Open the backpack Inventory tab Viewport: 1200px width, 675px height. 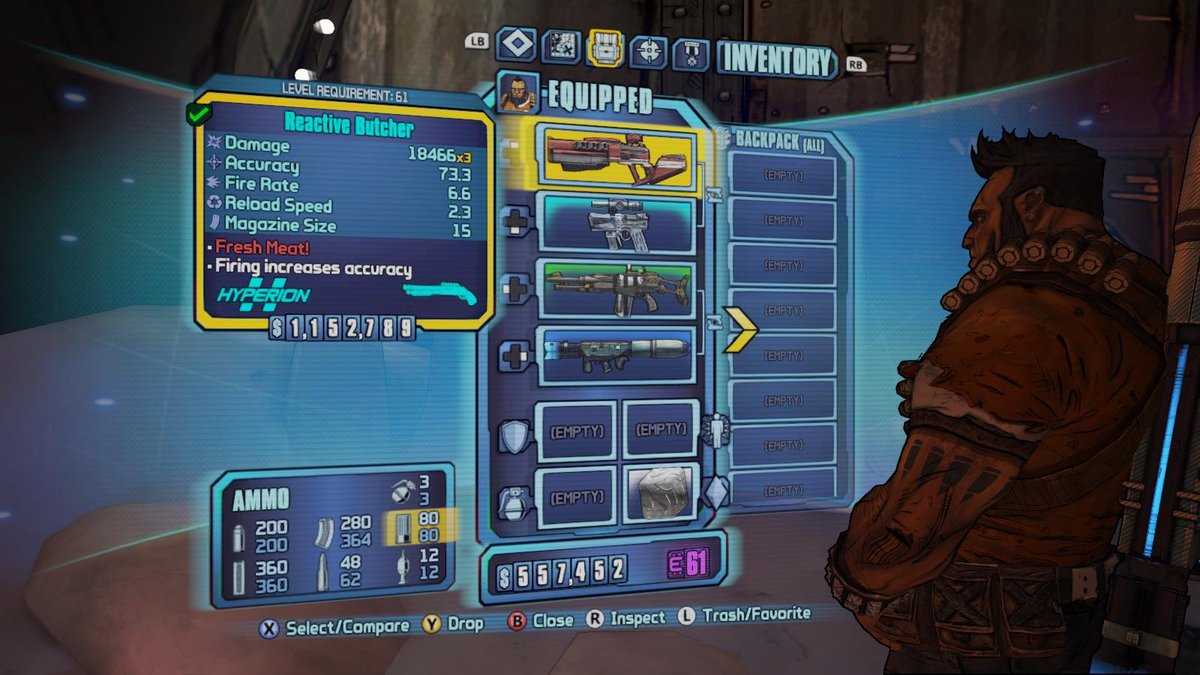607,45
